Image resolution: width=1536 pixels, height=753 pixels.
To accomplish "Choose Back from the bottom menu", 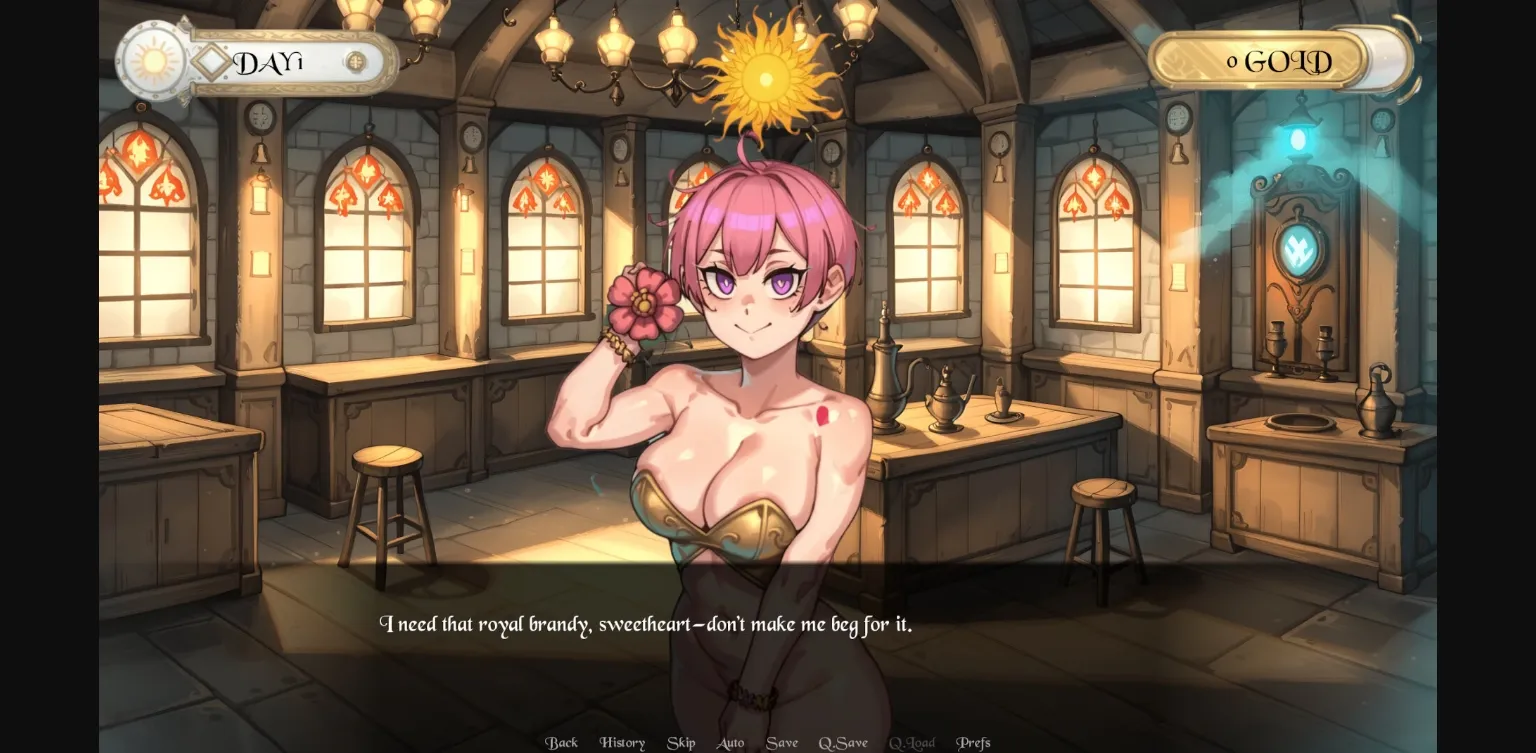I will [561, 742].
